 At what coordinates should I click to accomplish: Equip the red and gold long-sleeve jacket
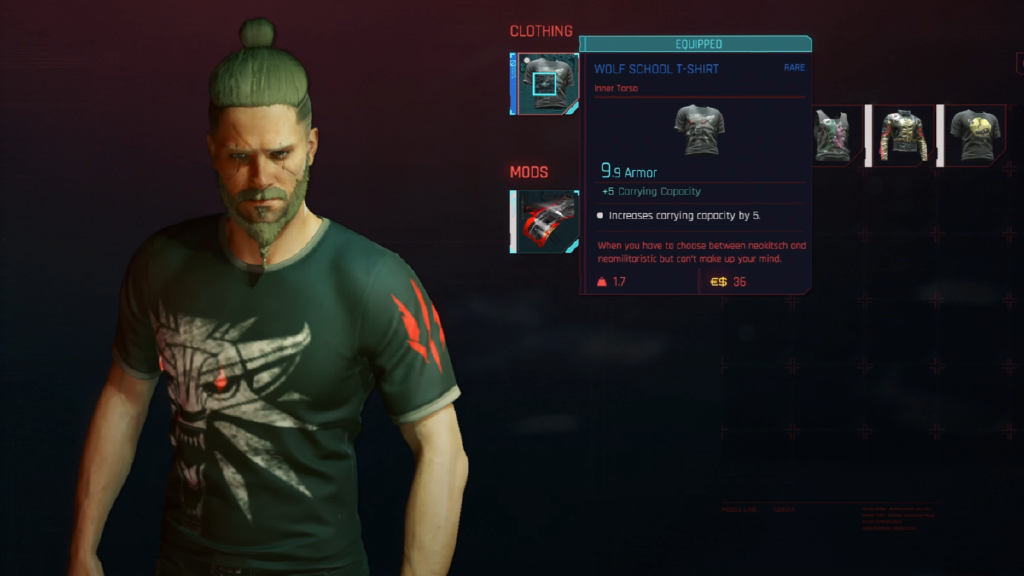point(902,135)
